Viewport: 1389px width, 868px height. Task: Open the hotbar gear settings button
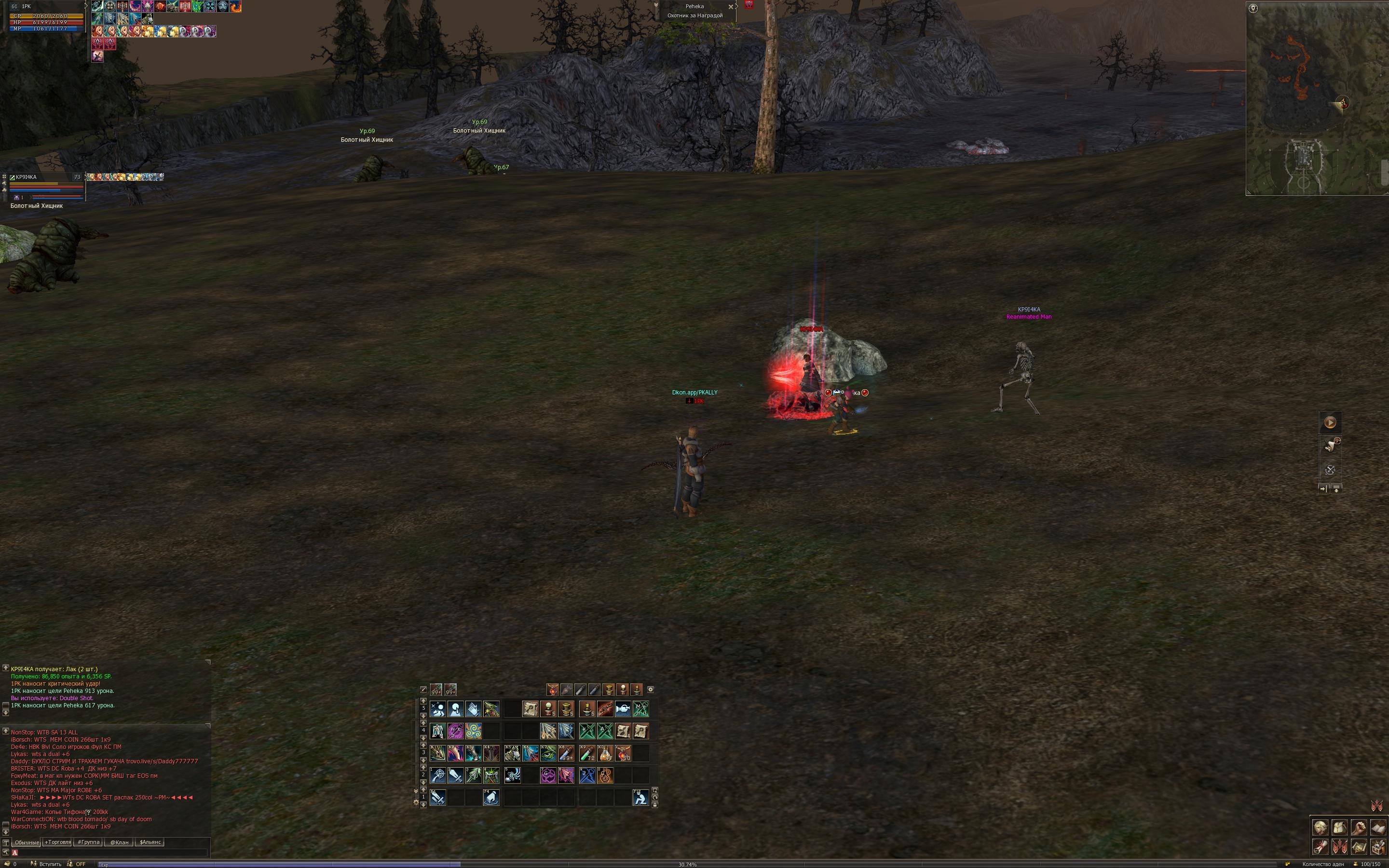point(650,690)
